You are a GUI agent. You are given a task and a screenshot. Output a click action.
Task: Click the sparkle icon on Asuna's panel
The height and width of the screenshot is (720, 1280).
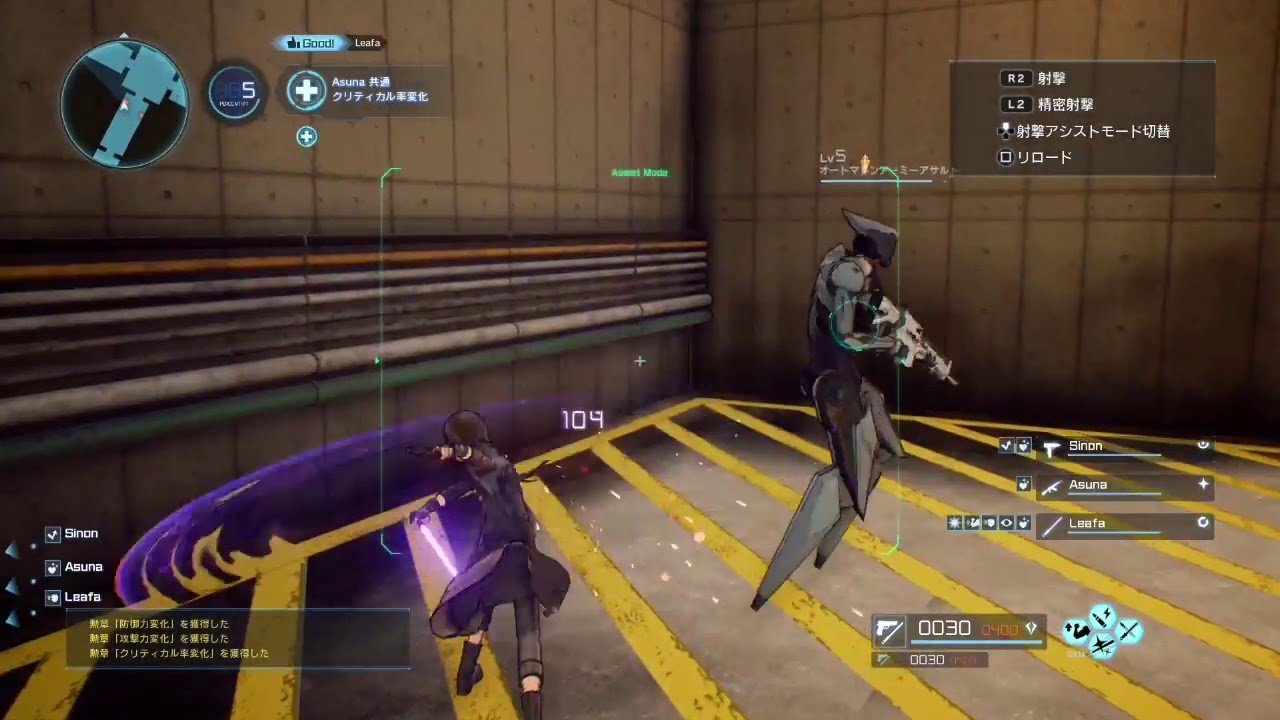[1203, 484]
